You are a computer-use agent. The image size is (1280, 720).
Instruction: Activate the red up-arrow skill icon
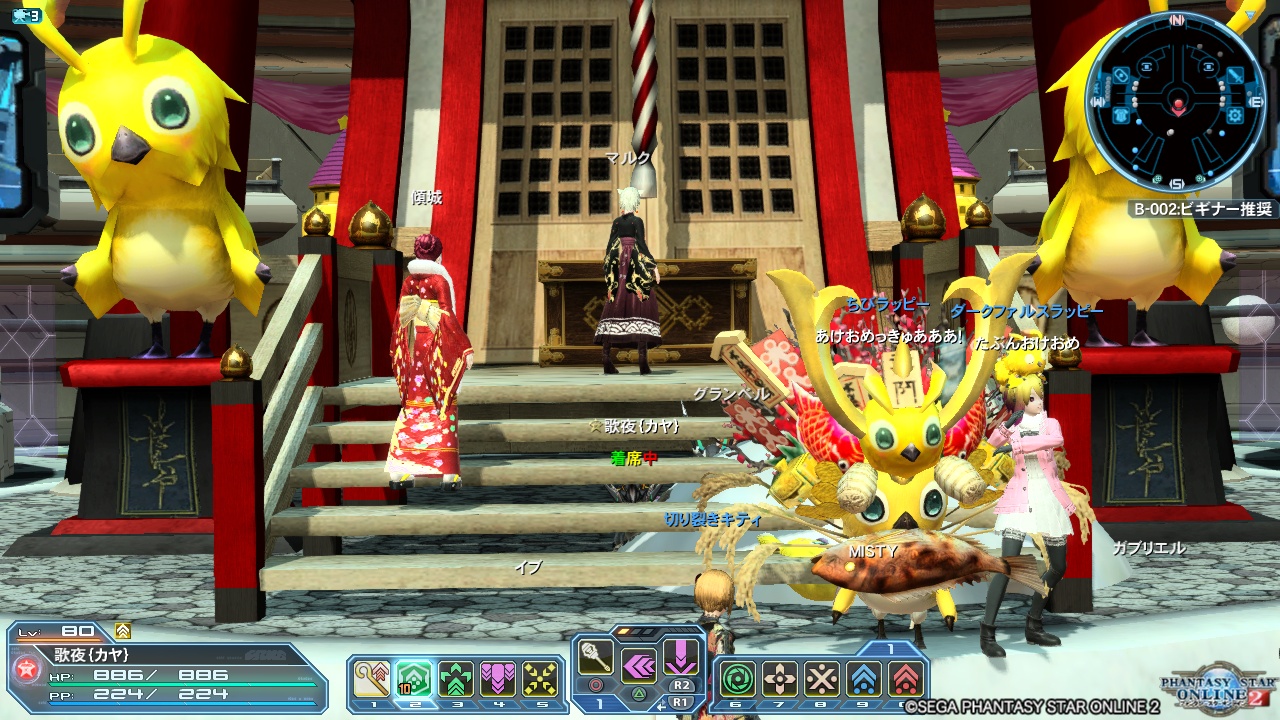click(x=906, y=678)
